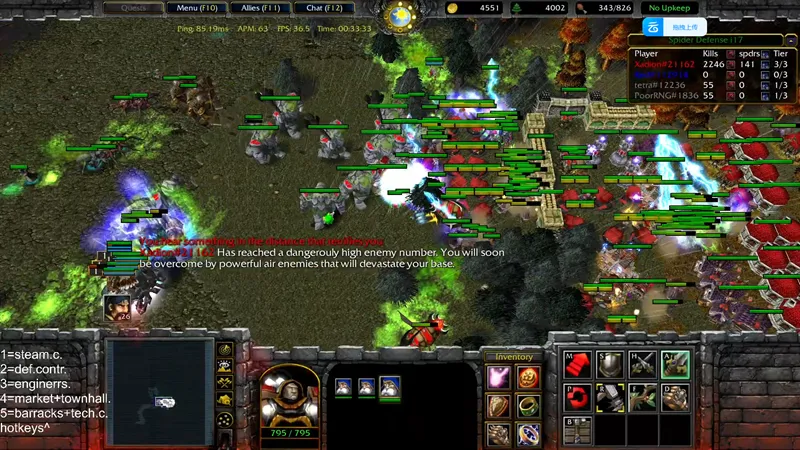Activate the Patrol command
The width and height of the screenshot is (800, 450).
point(577,397)
